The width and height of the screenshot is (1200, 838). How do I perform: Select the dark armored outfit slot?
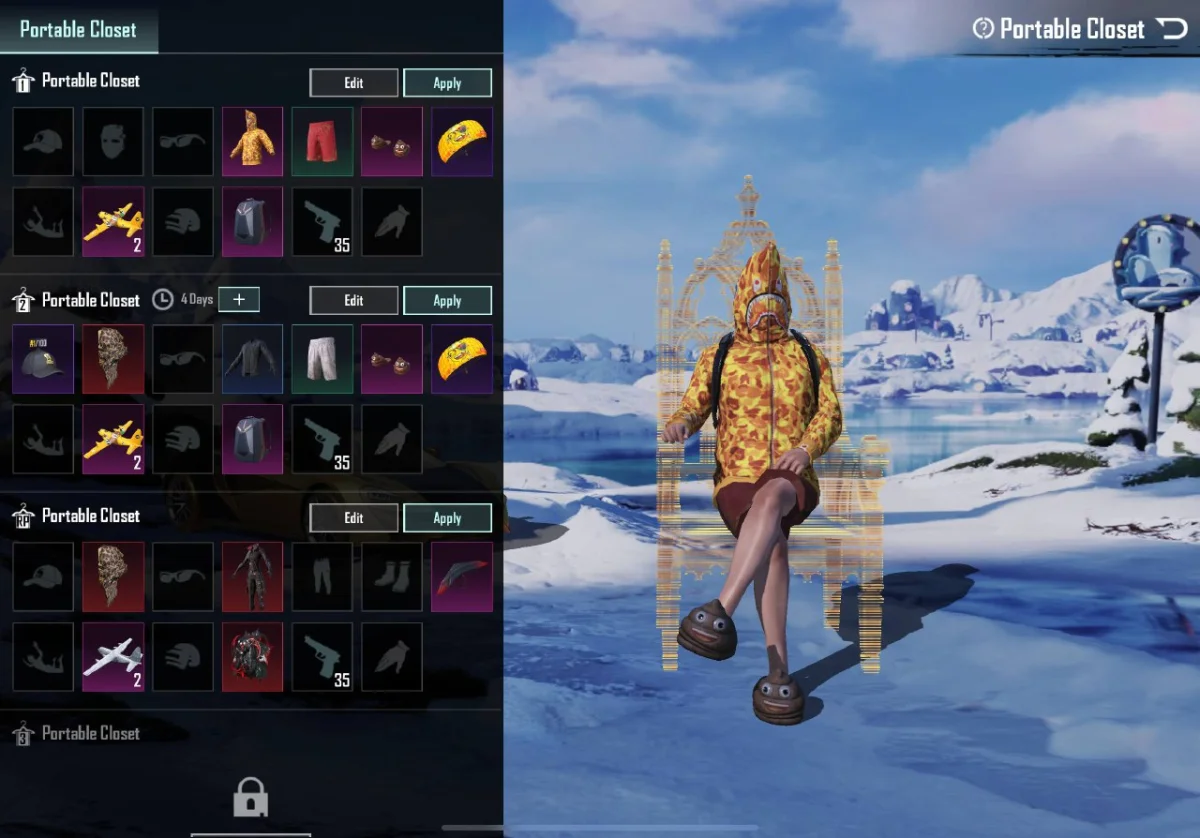click(x=252, y=576)
